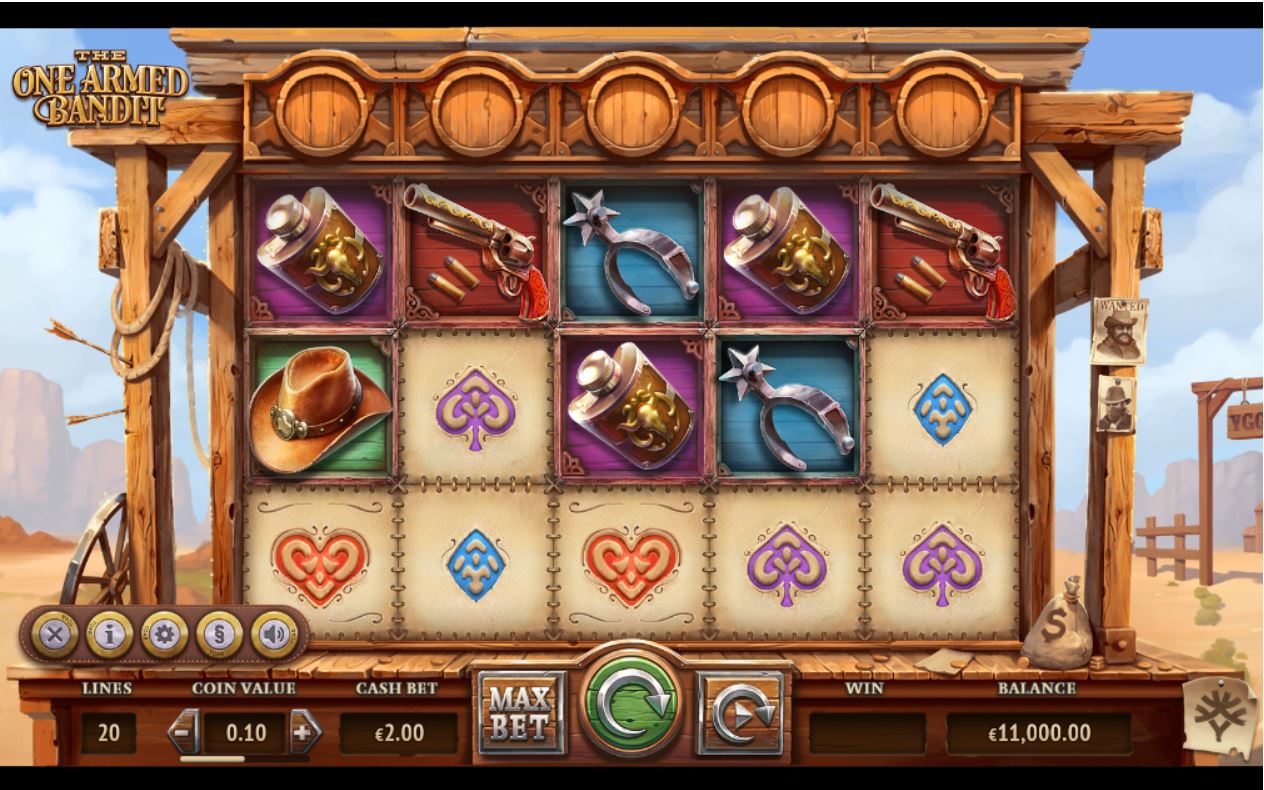Toggle sound with the speaker icon
Screen dimensions: 1264x790
tap(274, 634)
